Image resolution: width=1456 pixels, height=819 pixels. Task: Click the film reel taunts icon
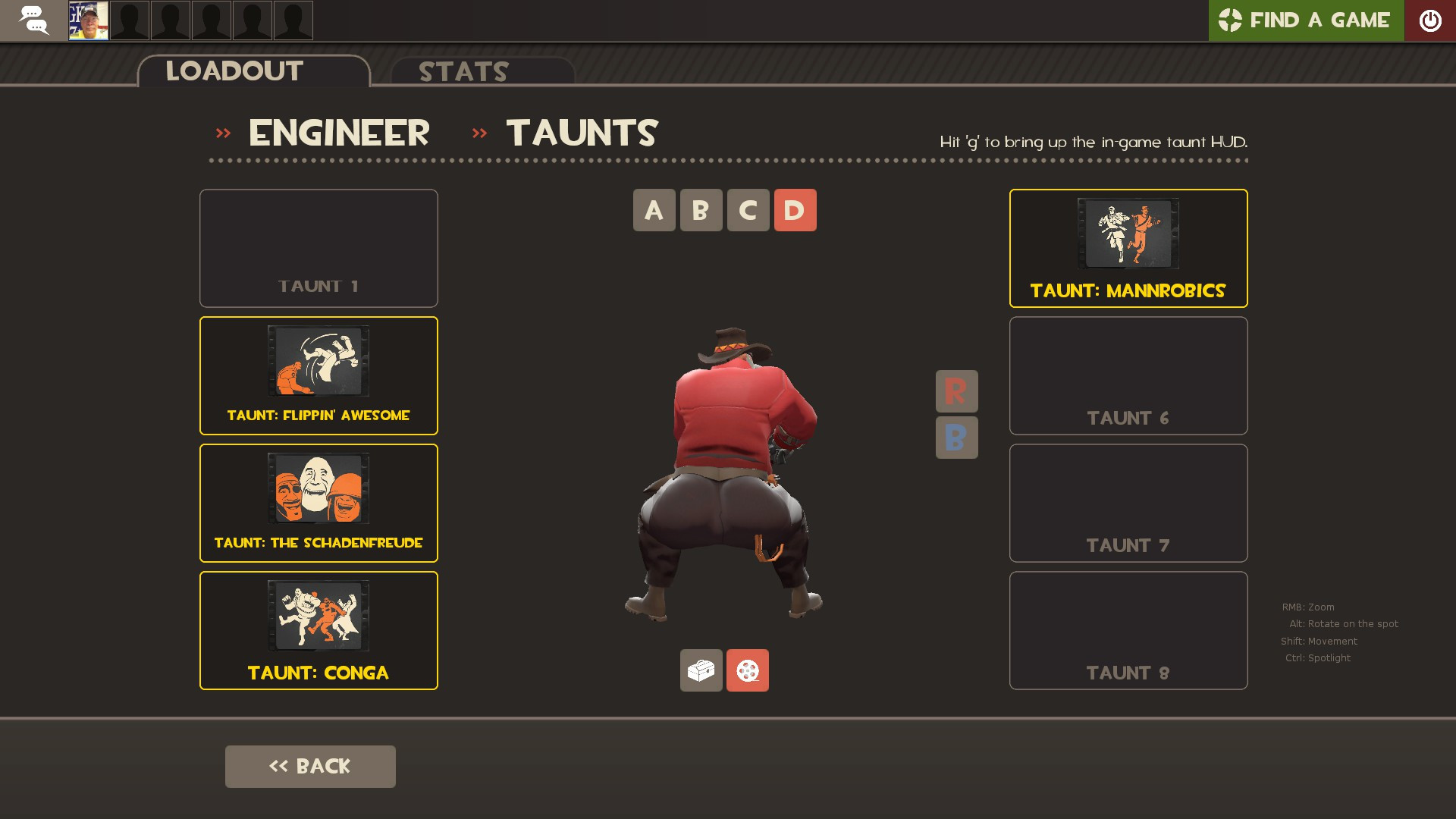tap(747, 670)
